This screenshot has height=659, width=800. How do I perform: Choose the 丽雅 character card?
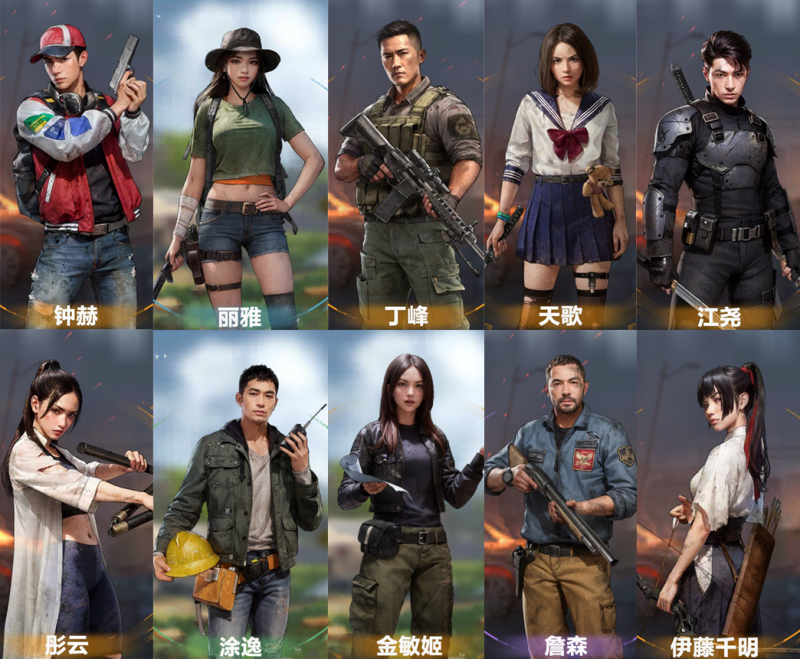240,165
